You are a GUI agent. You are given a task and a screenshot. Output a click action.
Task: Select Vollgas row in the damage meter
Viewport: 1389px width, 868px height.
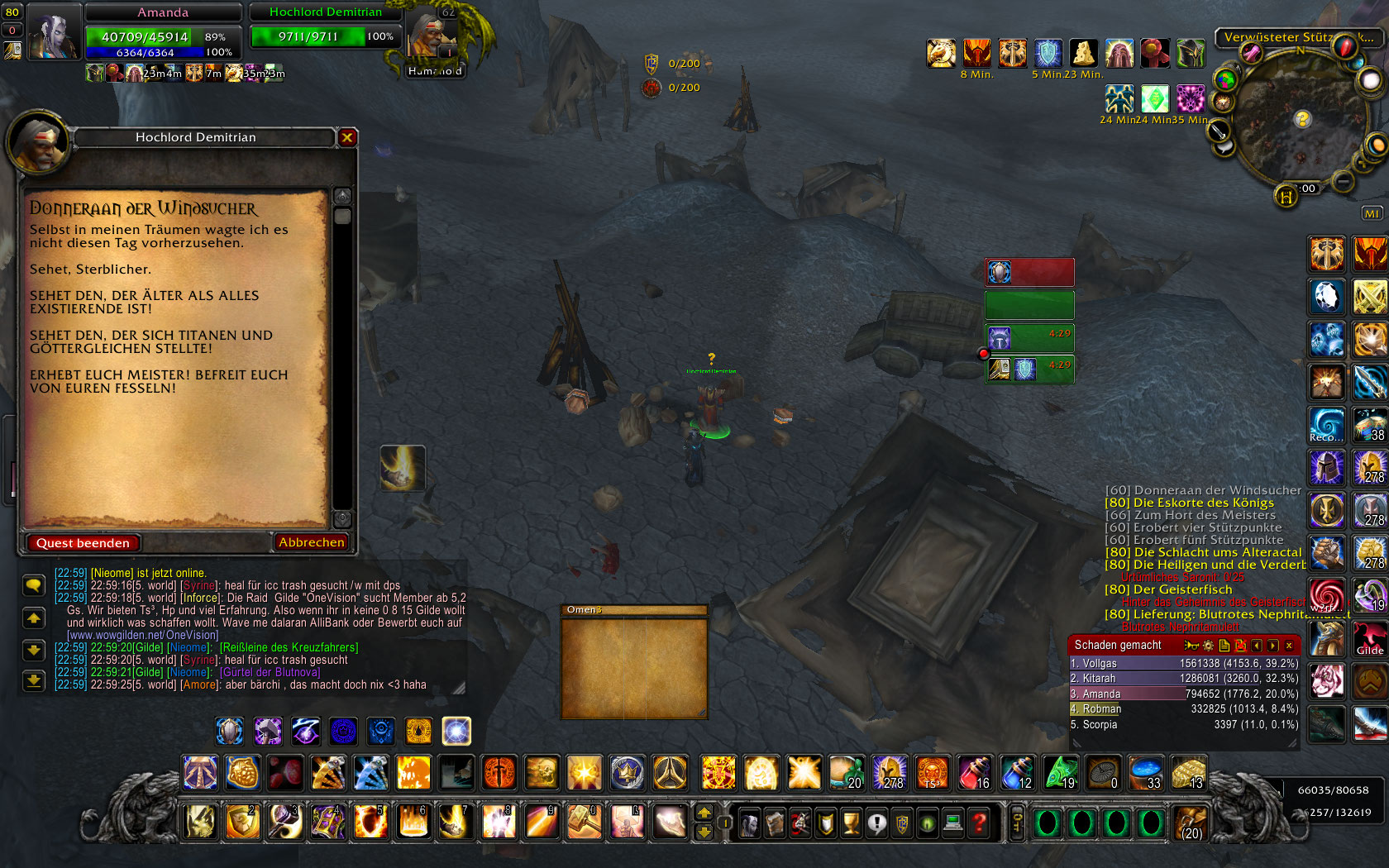pos(1183,663)
